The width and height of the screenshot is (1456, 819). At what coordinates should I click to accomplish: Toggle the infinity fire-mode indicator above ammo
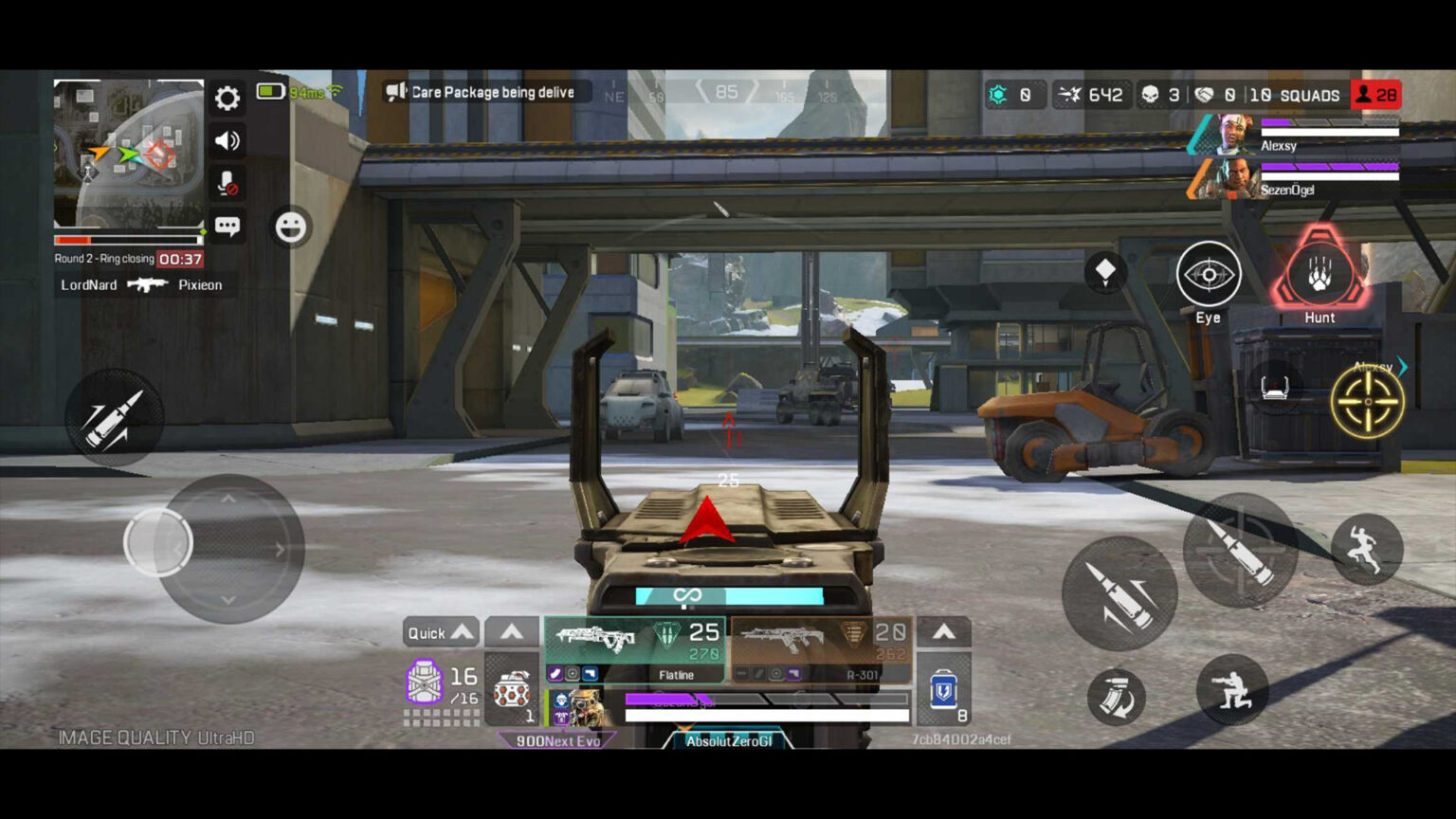tap(689, 595)
